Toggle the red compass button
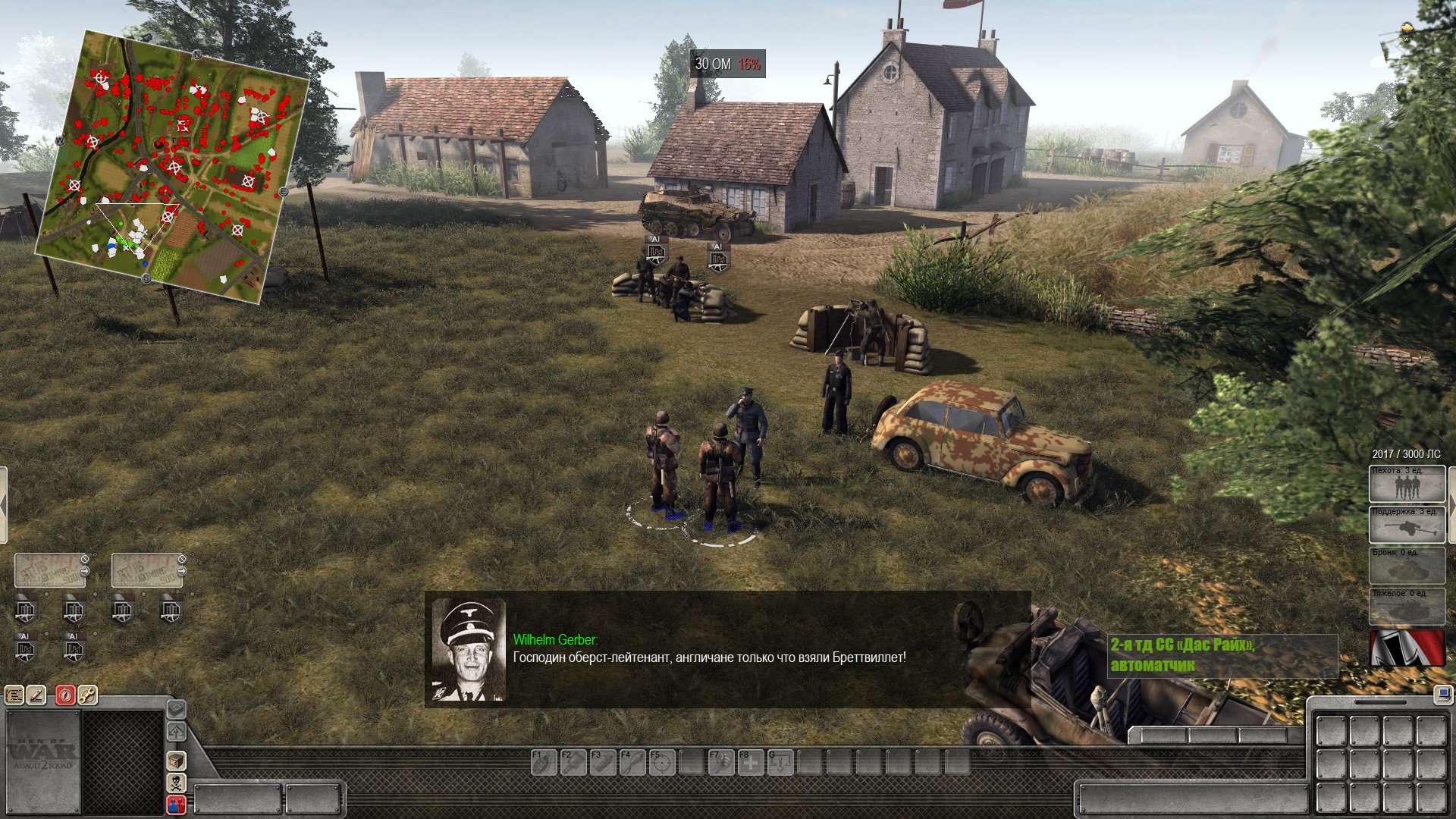The height and width of the screenshot is (819, 1456). (66, 695)
